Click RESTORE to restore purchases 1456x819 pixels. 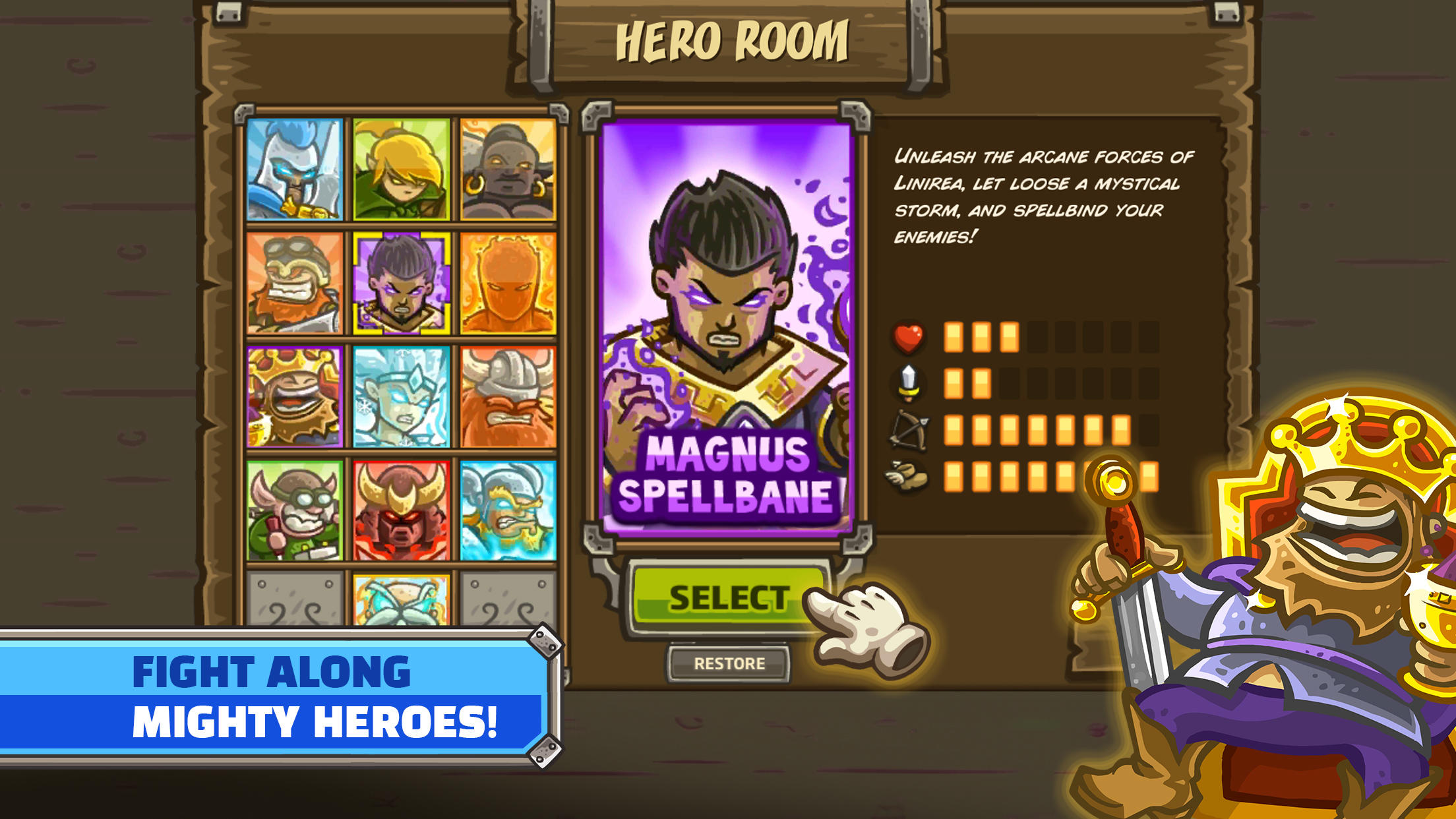point(729,665)
